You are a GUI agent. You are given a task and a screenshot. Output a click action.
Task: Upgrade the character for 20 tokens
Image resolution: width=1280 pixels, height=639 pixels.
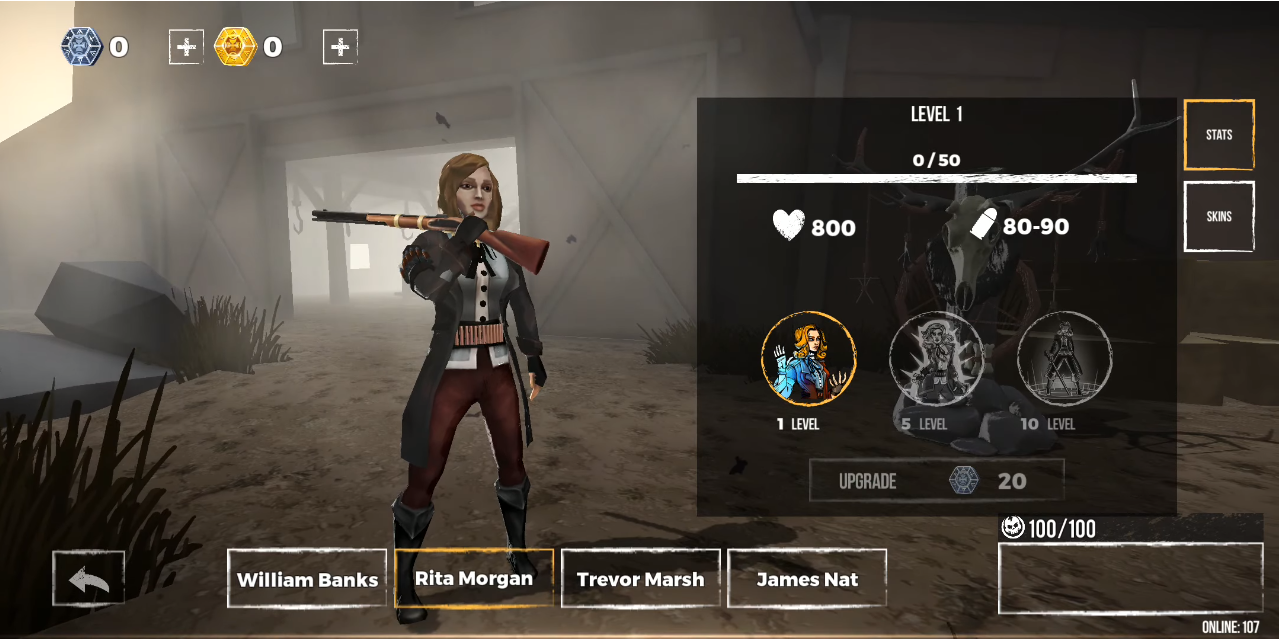click(936, 481)
